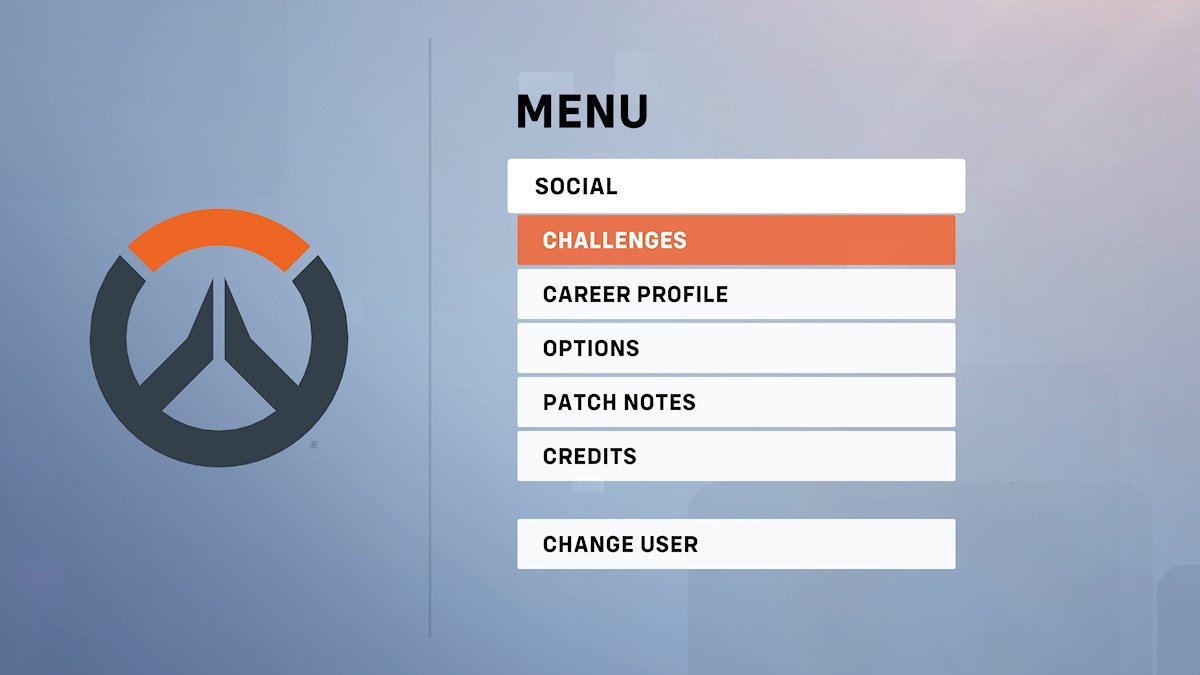View the Patch Notes
1200x675 pixels.
[x=736, y=402]
